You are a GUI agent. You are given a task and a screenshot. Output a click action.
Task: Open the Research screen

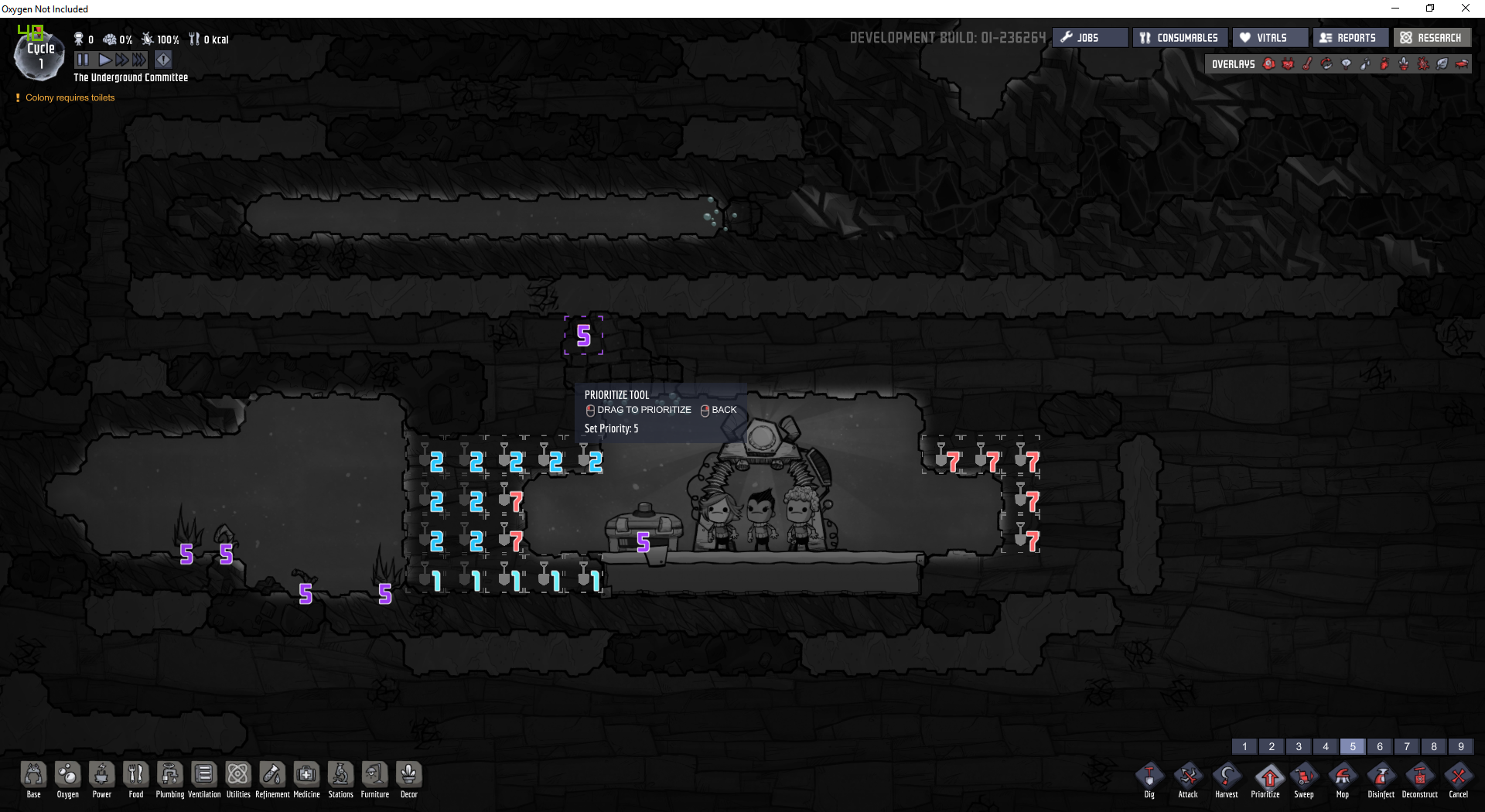click(x=1432, y=38)
